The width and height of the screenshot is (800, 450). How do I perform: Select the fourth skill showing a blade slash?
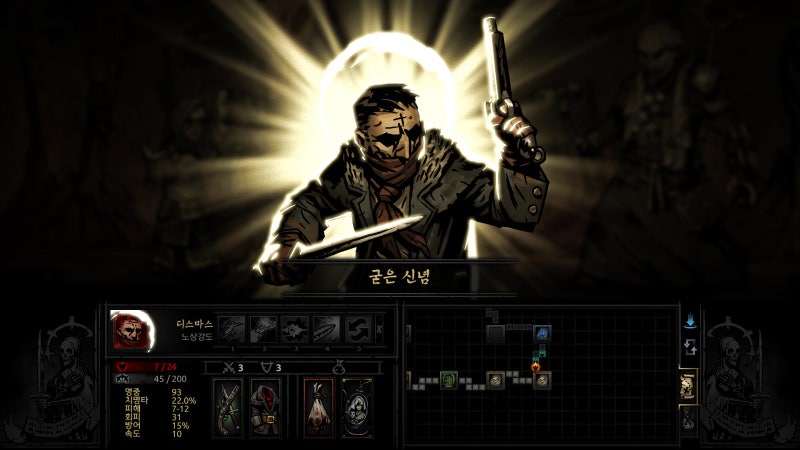327,329
